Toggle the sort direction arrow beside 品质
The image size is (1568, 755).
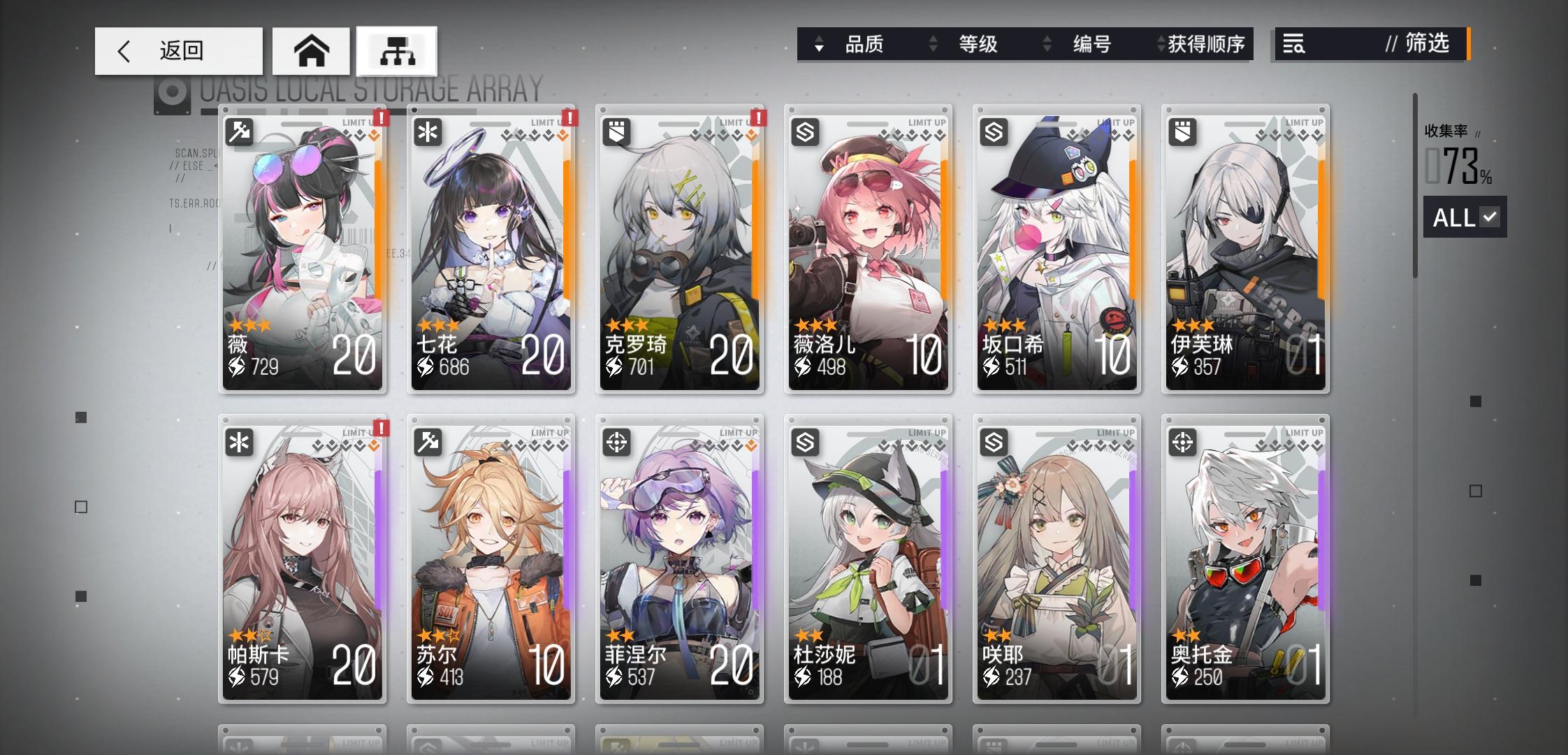818,45
